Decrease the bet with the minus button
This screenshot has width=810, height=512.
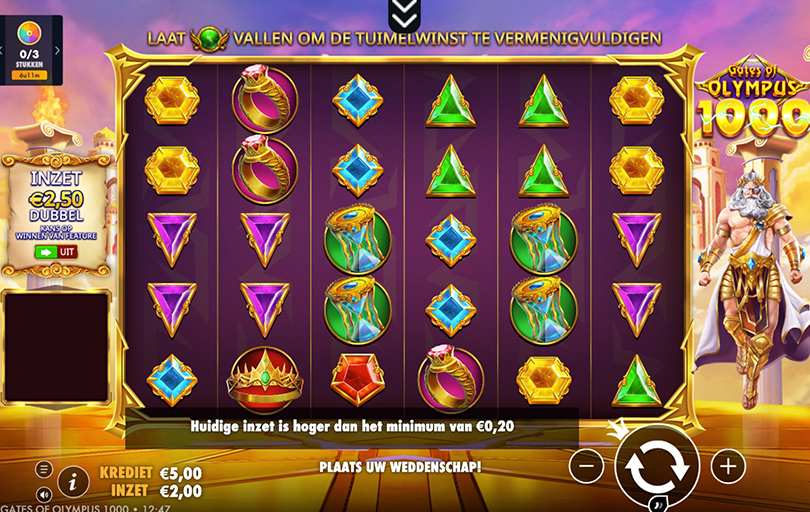tap(587, 465)
